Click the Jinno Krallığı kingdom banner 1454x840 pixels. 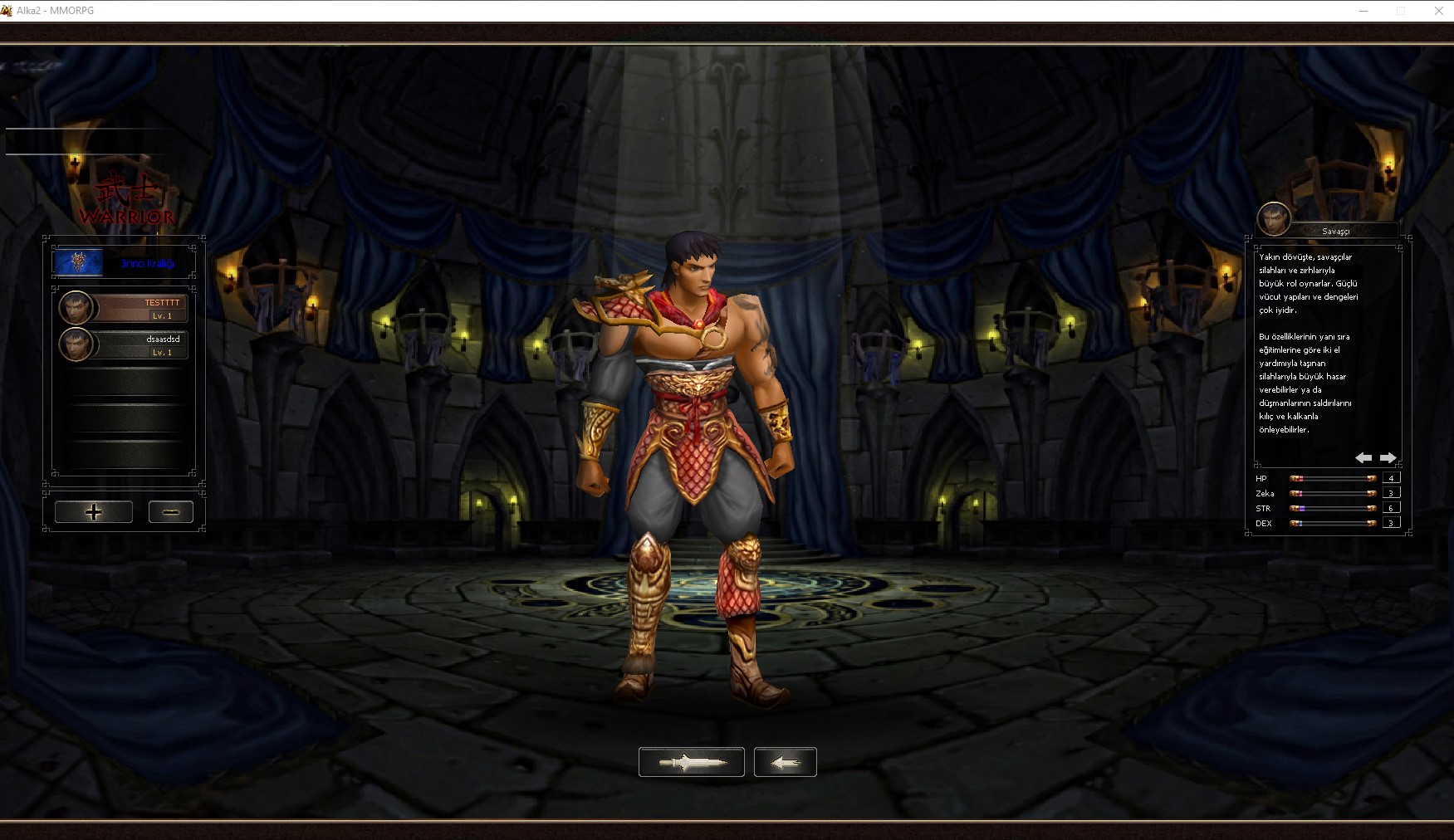(x=124, y=263)
